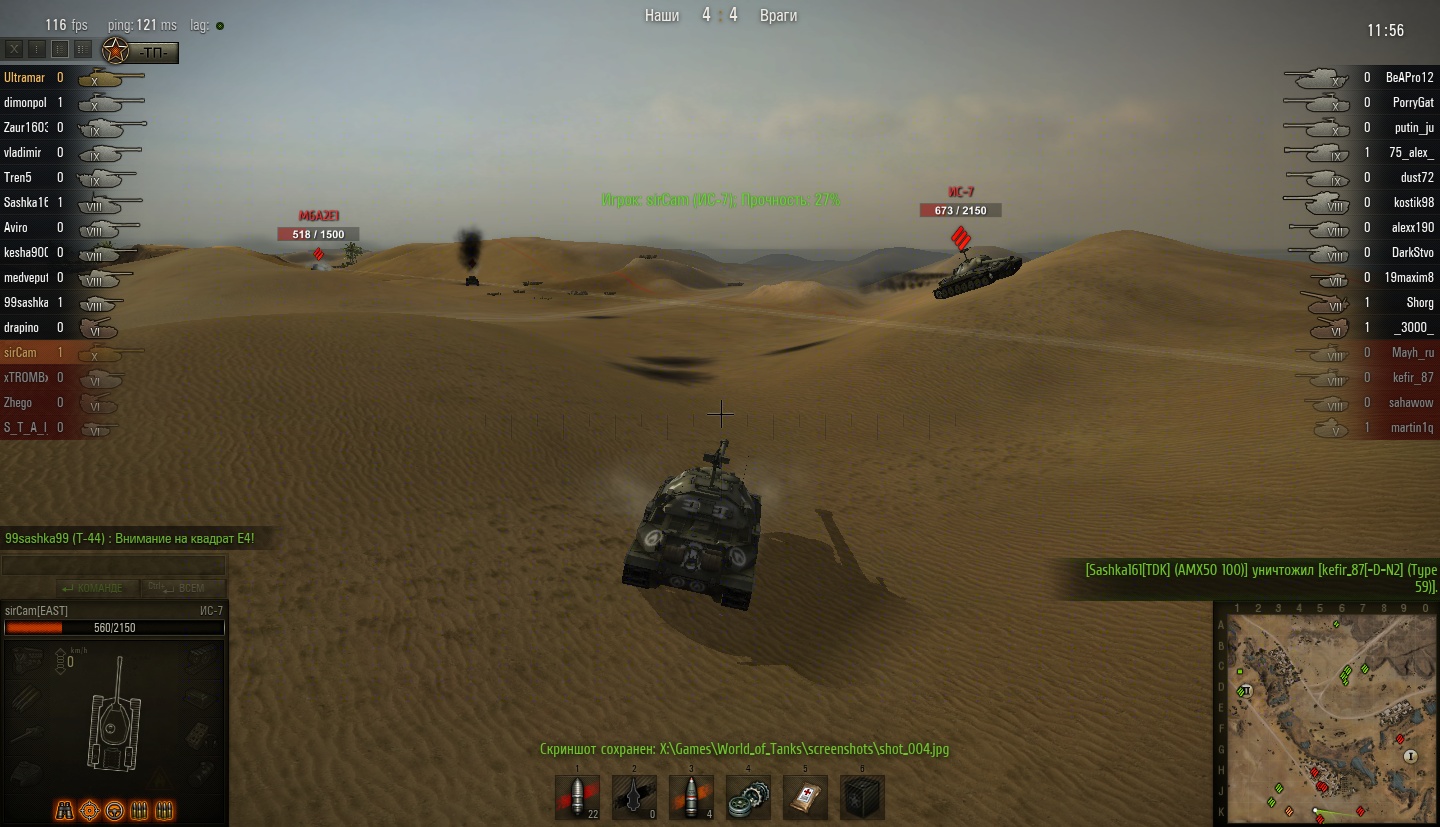Send chat message to team via КОМАНДЕ
This screenshot has height=827, width=1440.
coord(94,588)
